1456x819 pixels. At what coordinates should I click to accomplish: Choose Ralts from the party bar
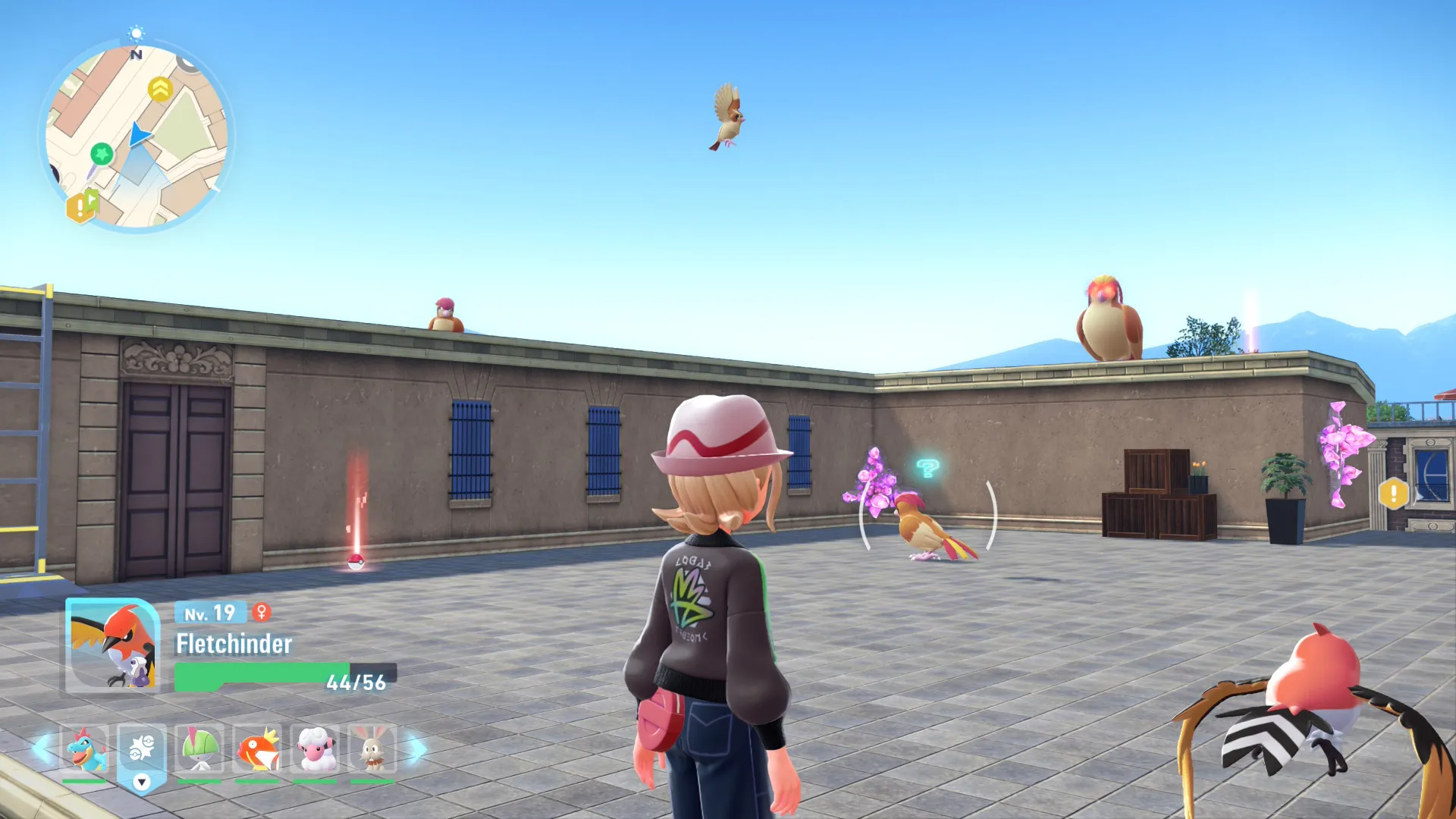(x=199, y=749)
